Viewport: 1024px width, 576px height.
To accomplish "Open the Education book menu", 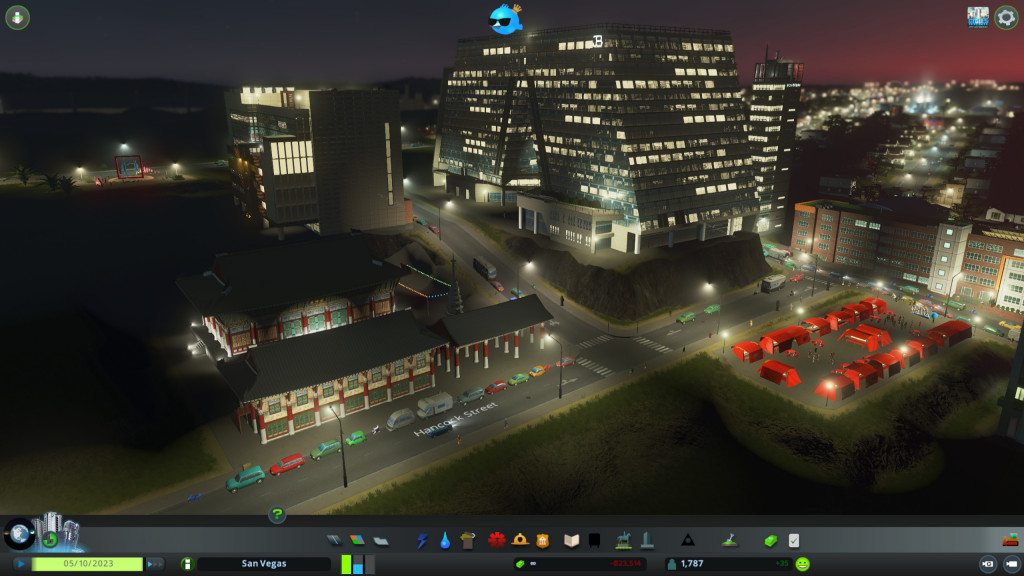I will tap(572, 541).
